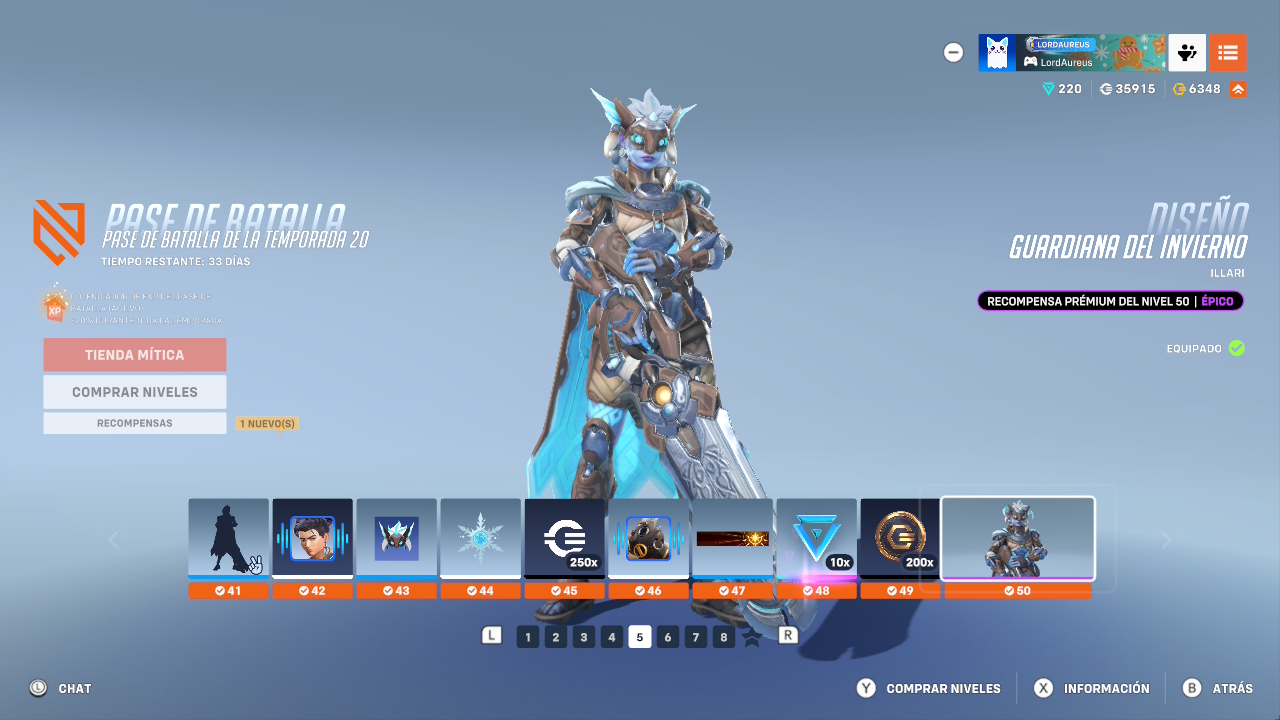
Task: Collapse the currency bar with the chevron button
Action: coord(1237,88)
